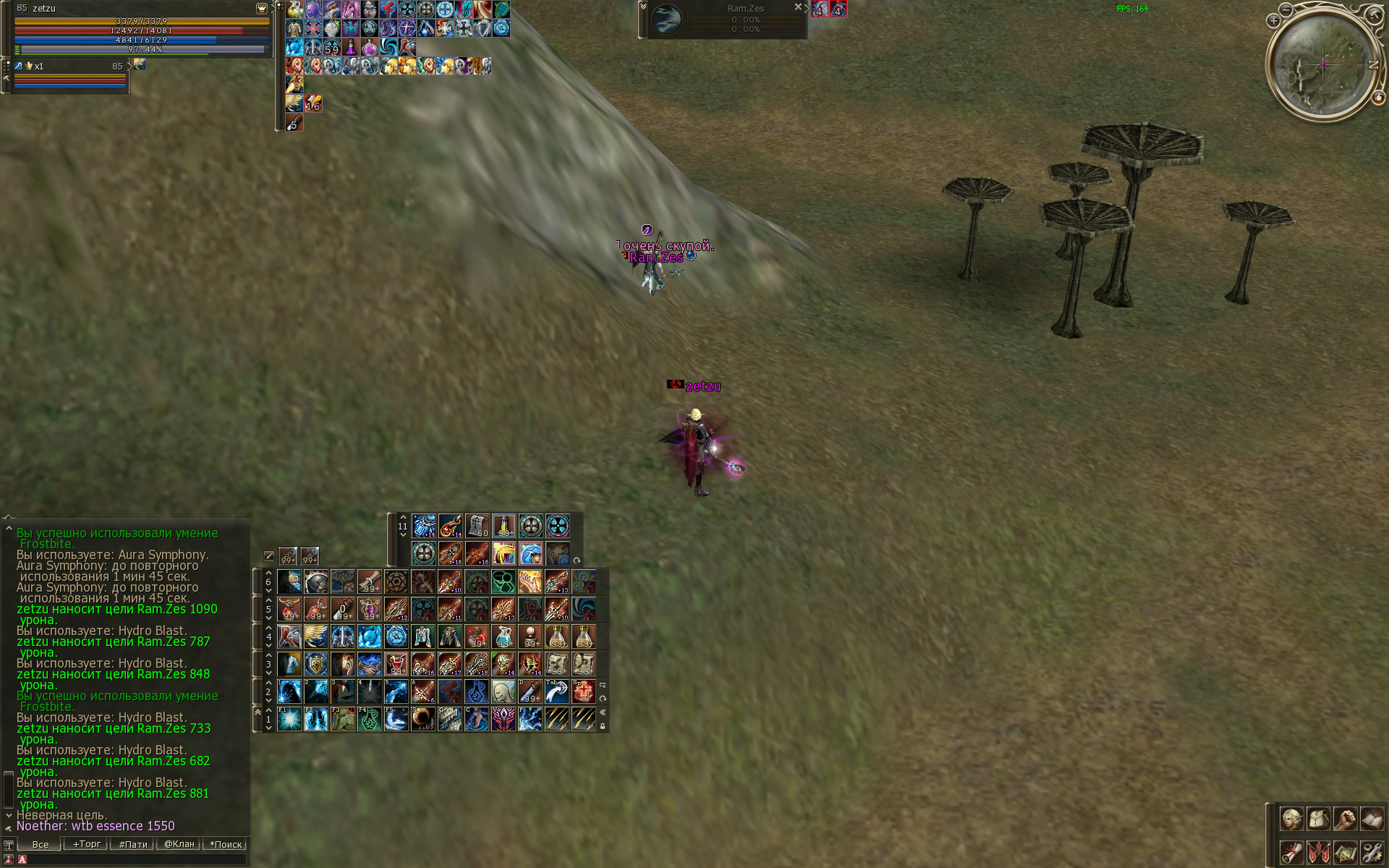Open the quest scroll icon
Viewport: 1389px width, 868px height.
(1291, 852)
